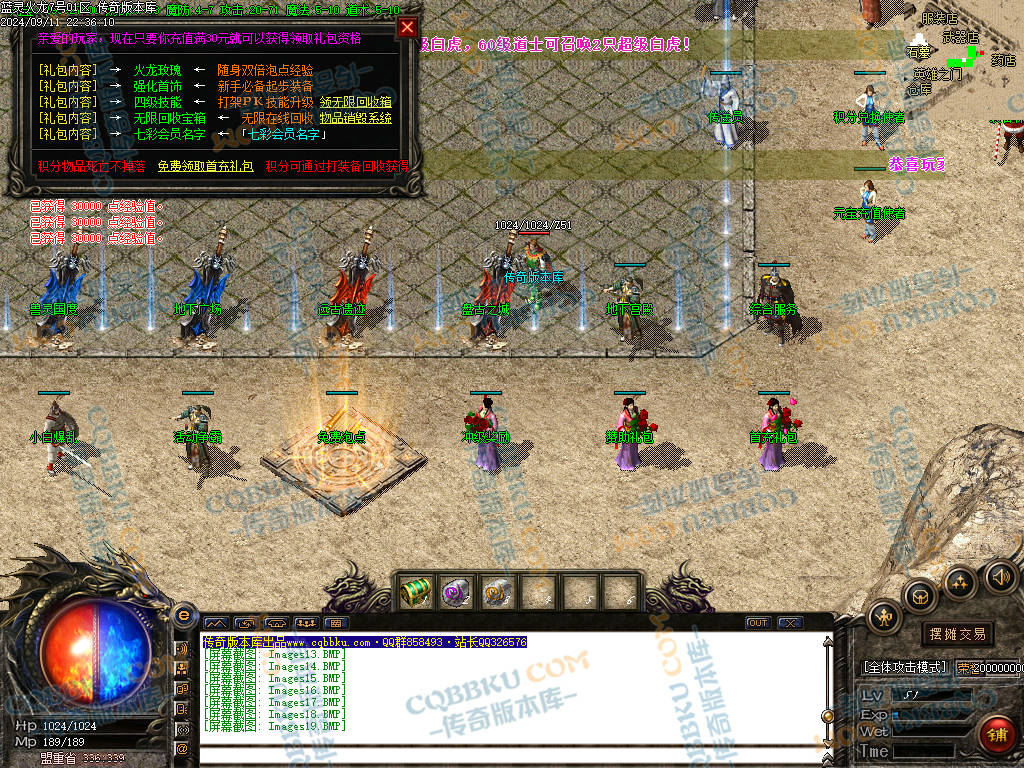The image size is (1024, 768).
Task: Claim the free first-recharge gift pack link
Action: click(205, 166)
